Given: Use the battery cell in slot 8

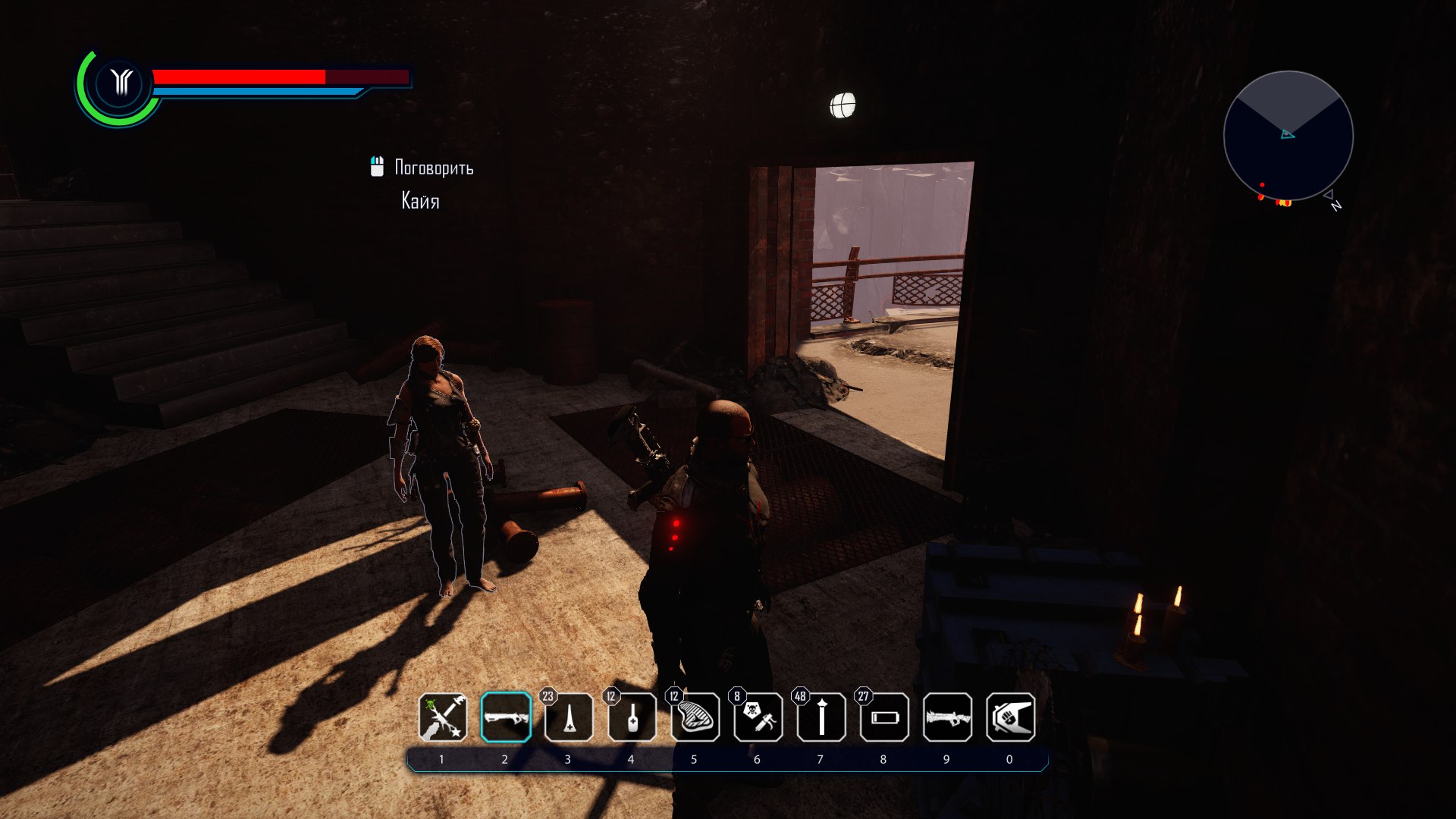Looking at the screenshot, I should click(884, 717).
